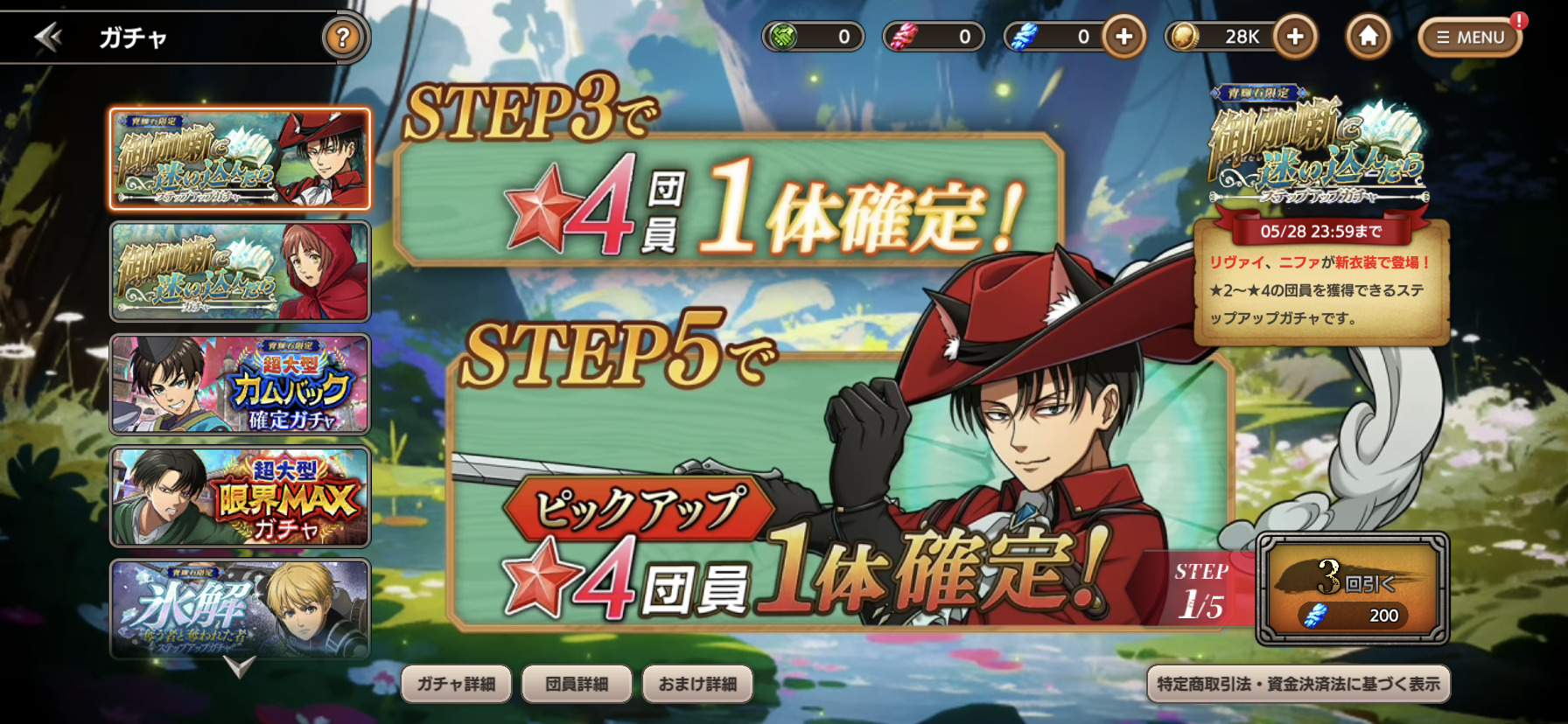Open 団員詳細 member details

[577, 684]
